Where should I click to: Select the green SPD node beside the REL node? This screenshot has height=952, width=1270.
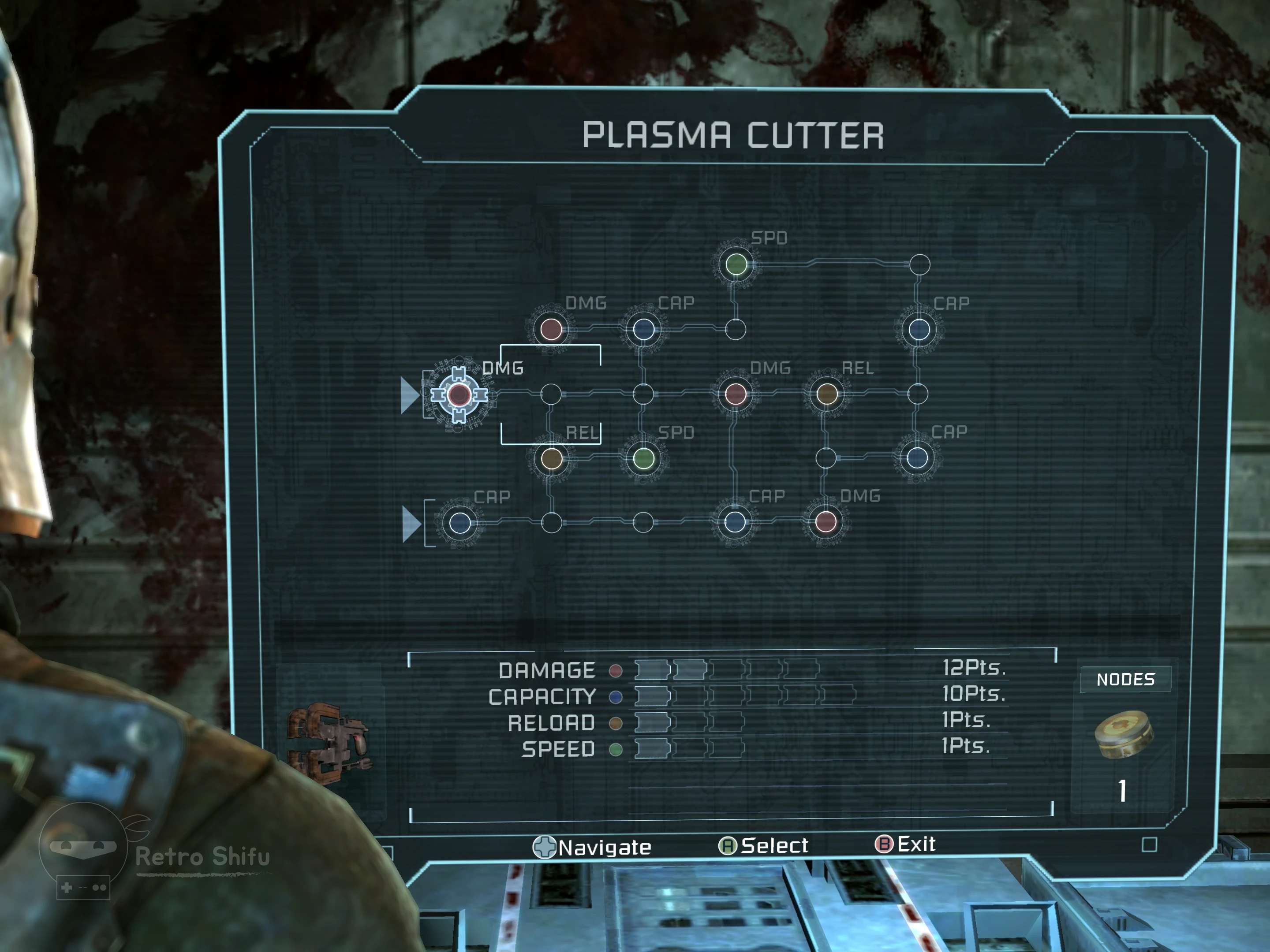point(644,458)
